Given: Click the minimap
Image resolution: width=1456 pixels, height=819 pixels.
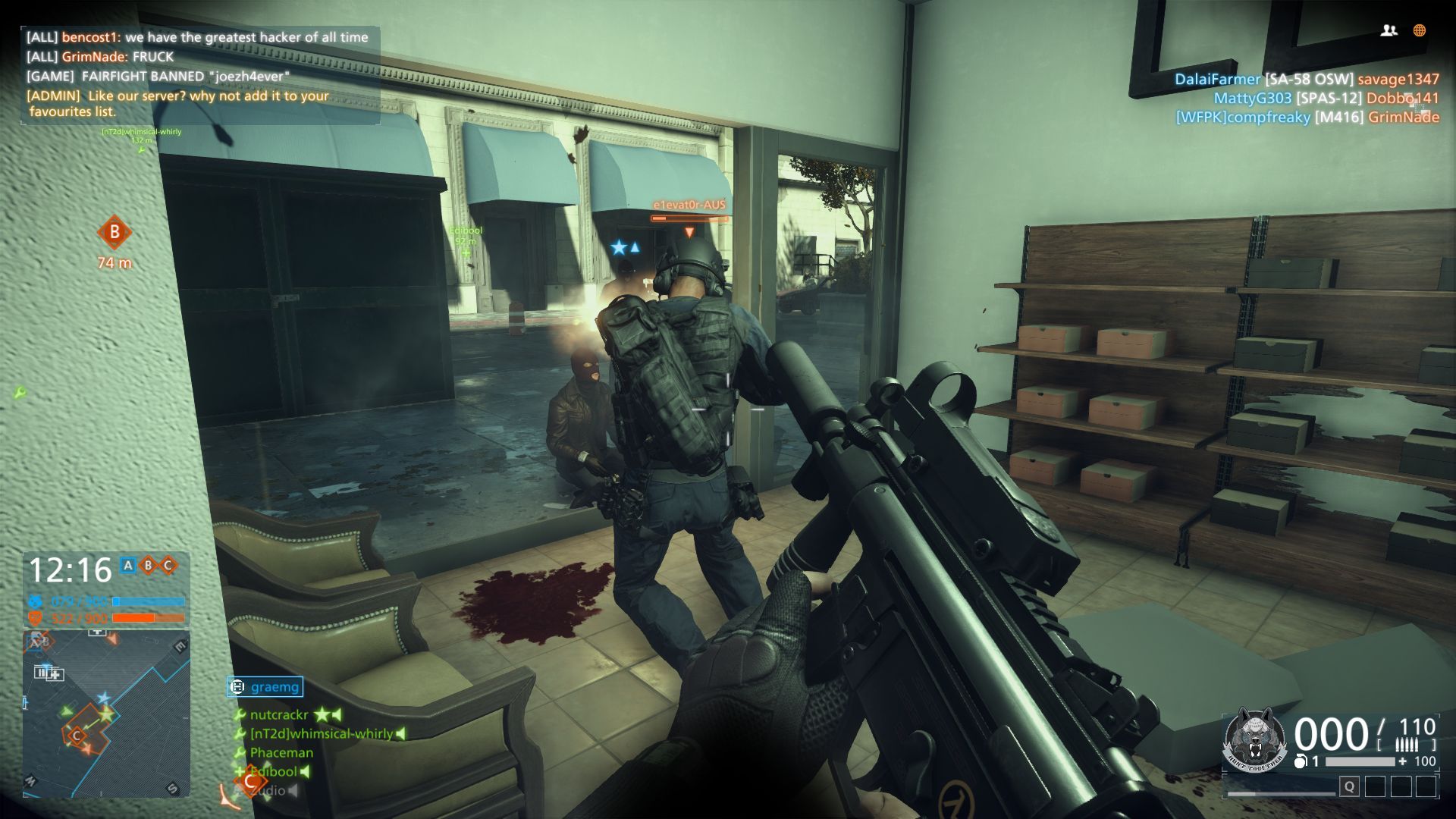Looking at the screenshot, I should point(106,714).
